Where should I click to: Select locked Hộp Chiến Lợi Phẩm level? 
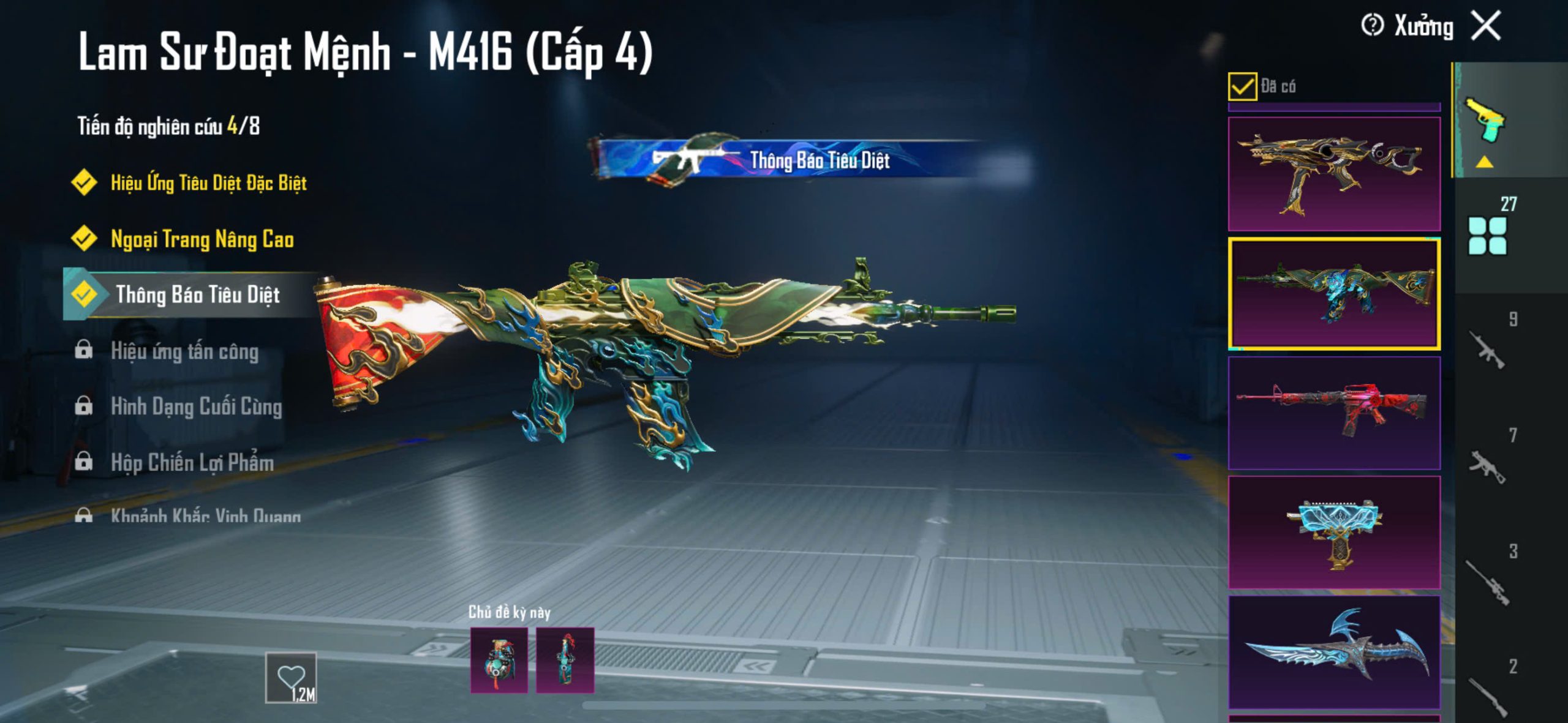click(x=192, y=462)
